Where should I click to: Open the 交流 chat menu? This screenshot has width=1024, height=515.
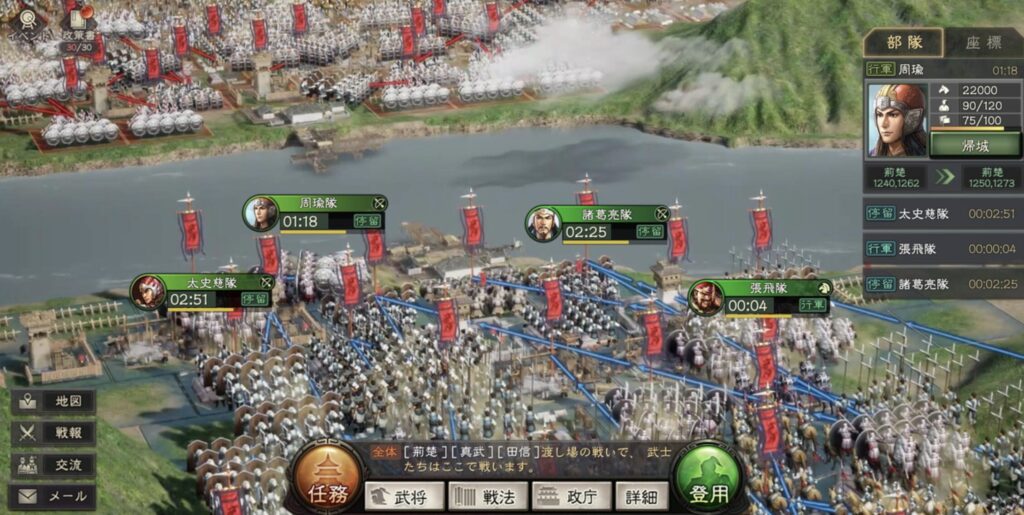55,465
